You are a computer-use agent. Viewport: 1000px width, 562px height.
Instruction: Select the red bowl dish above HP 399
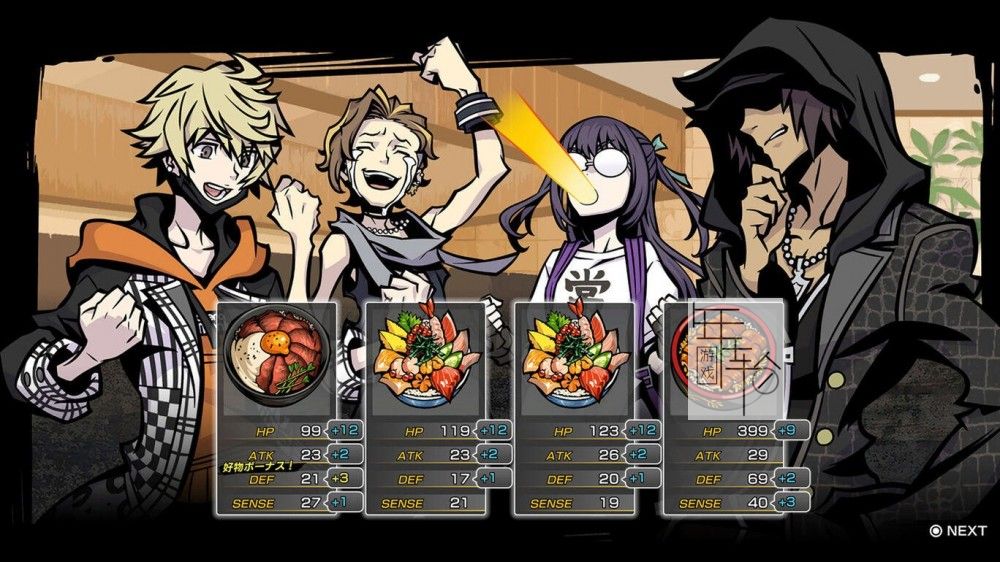pos(722,360)
